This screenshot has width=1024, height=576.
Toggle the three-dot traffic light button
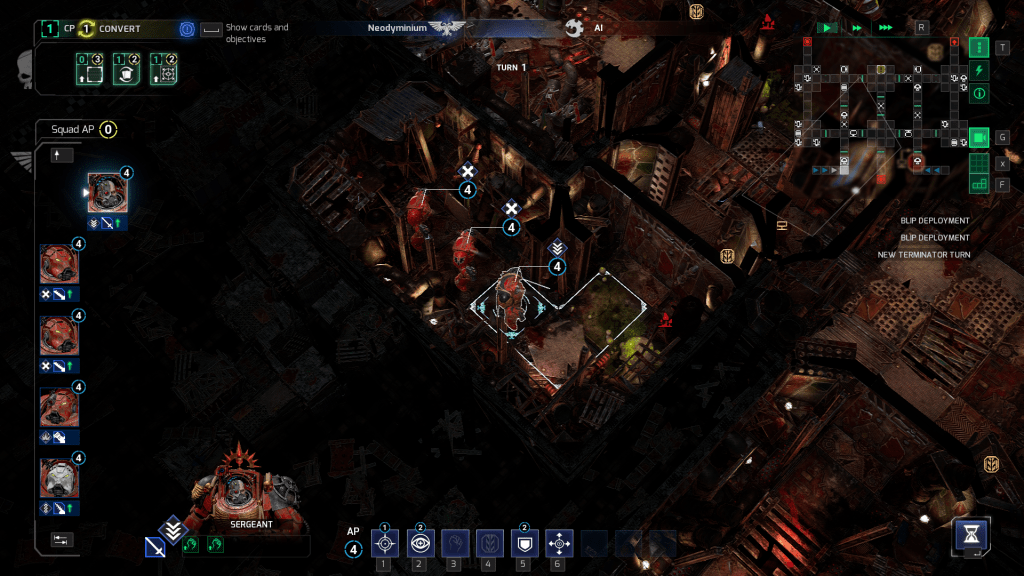(x=979, y=47)
